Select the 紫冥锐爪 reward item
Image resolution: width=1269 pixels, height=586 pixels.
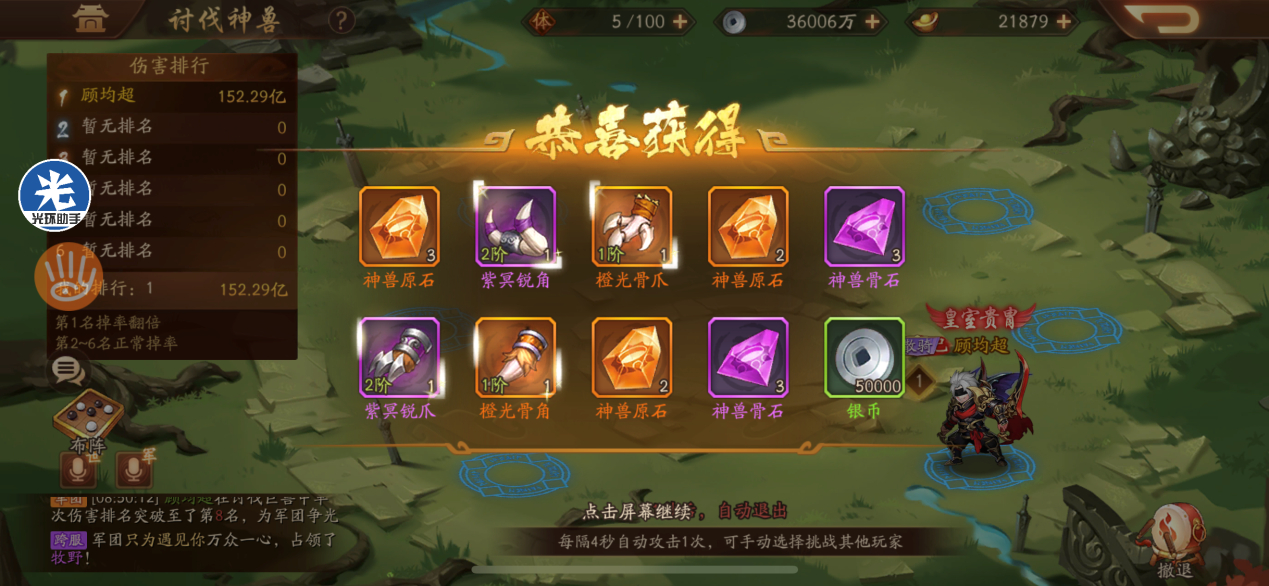(400, 357)
